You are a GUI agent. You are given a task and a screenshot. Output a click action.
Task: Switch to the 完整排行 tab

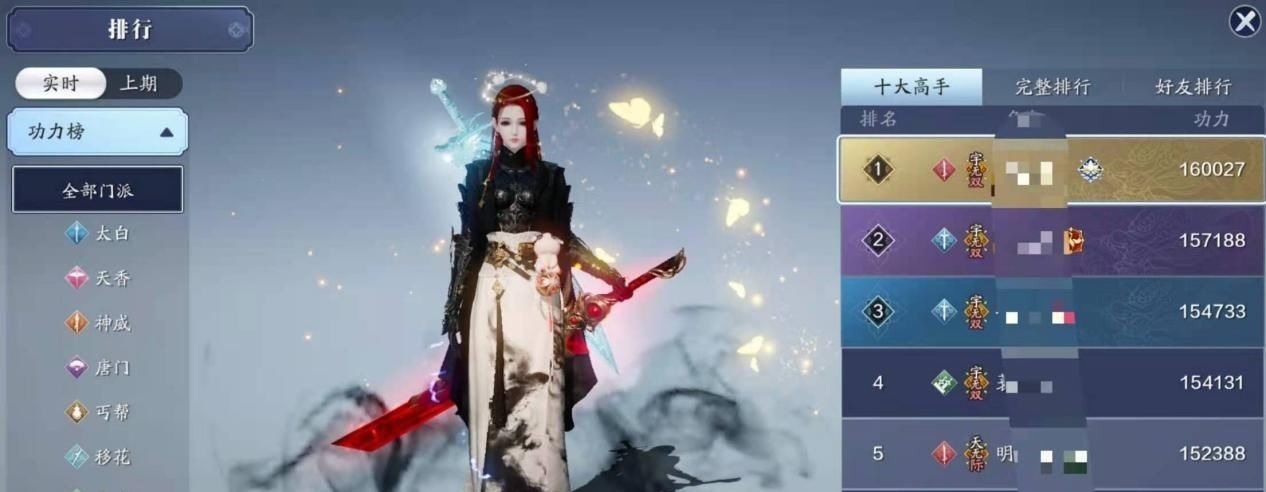(x=1052, y=87)
